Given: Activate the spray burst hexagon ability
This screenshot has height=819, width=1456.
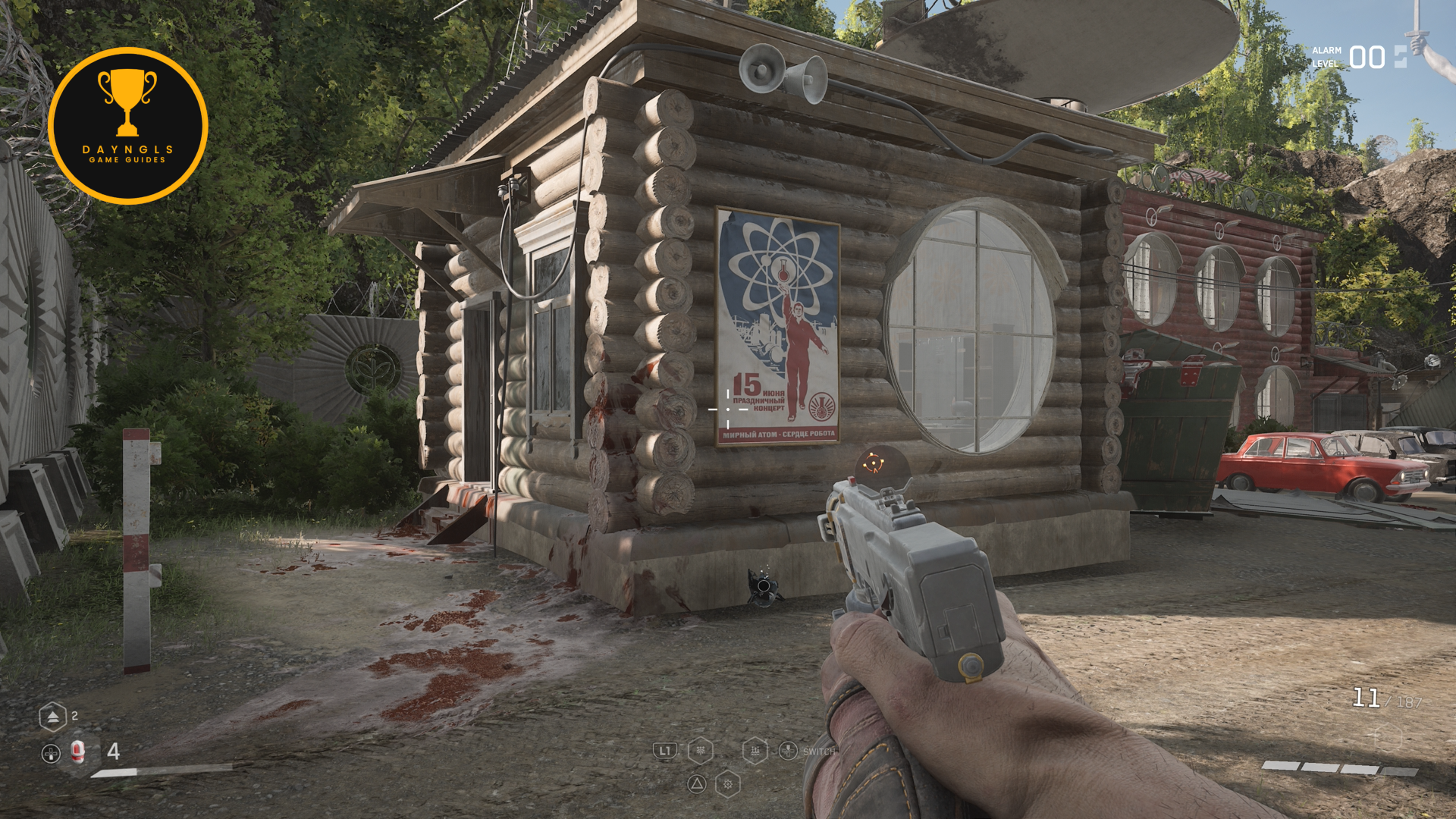Looking at the screenshot, I should 700,751.
